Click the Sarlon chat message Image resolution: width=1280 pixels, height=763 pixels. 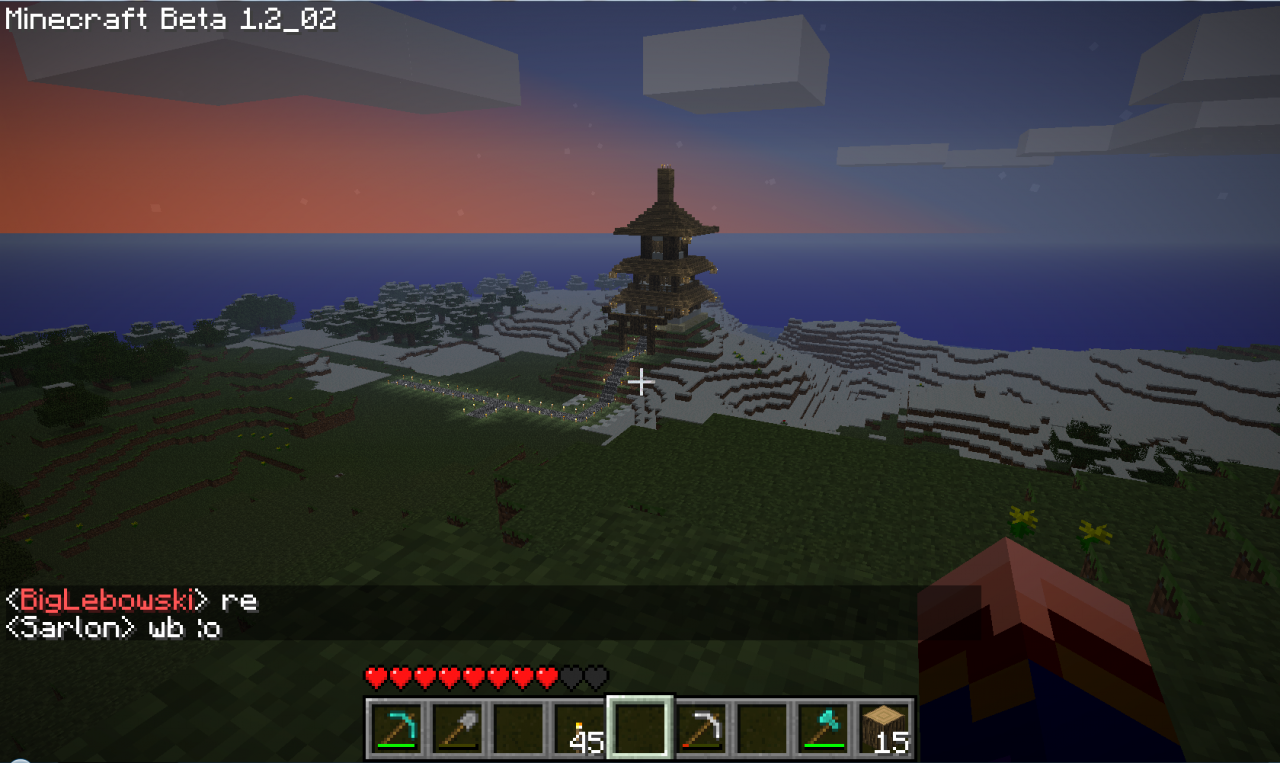tap(110, 628)
